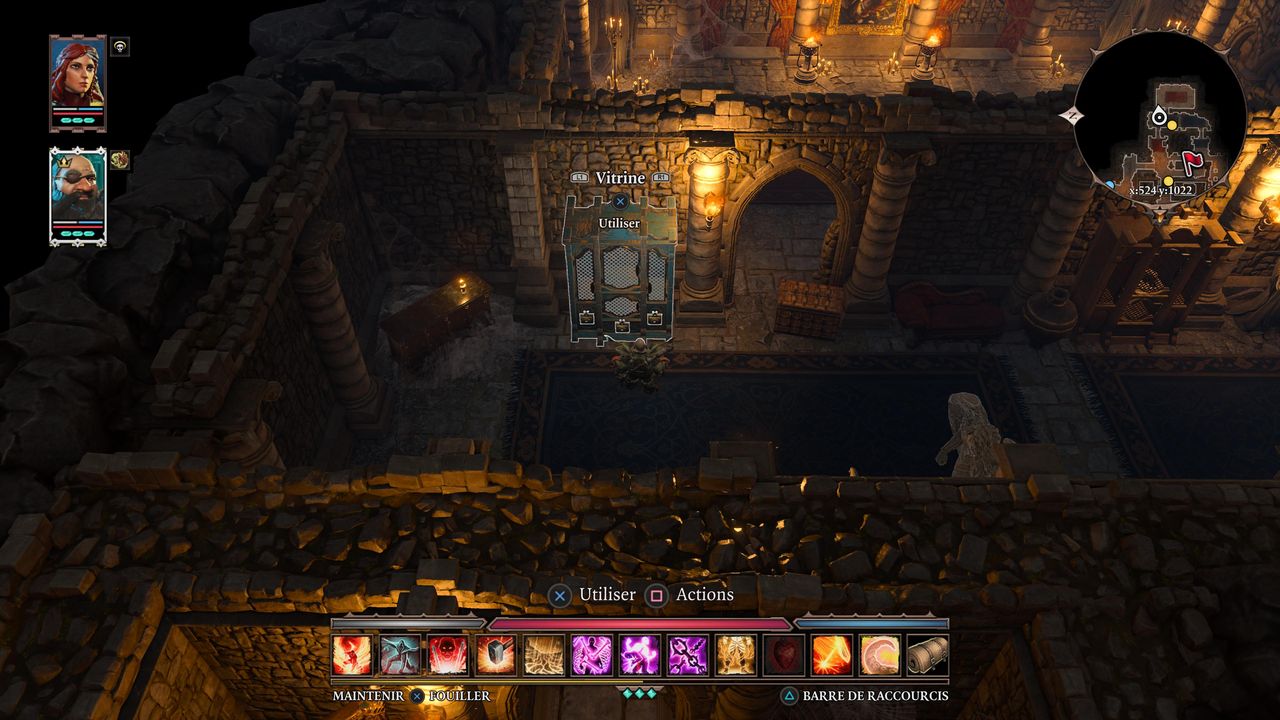The width and height of the screenshot is (1280, 720).
Task: Use the pink spiral shell item slot
Action: click(880, 655)
